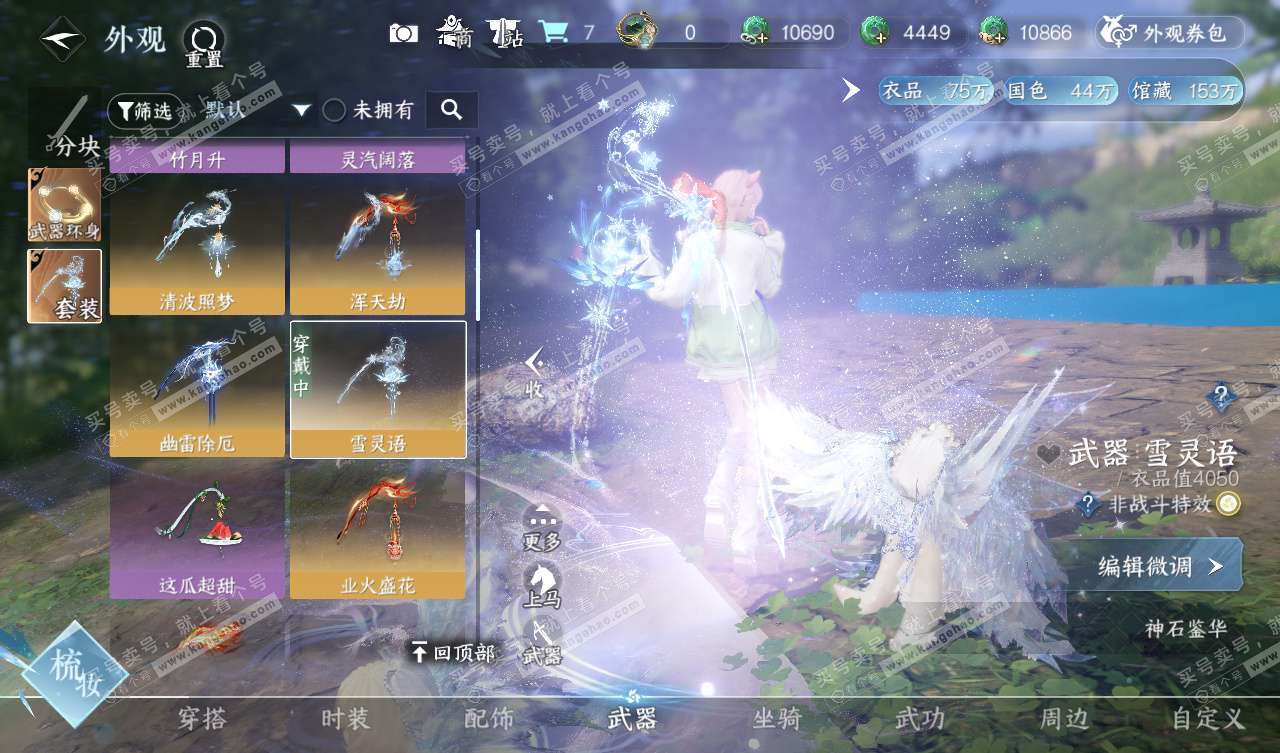1280x753 pixels.
Task: Switch to the 坐骑 mount tab
Action: tap(776, 718)
